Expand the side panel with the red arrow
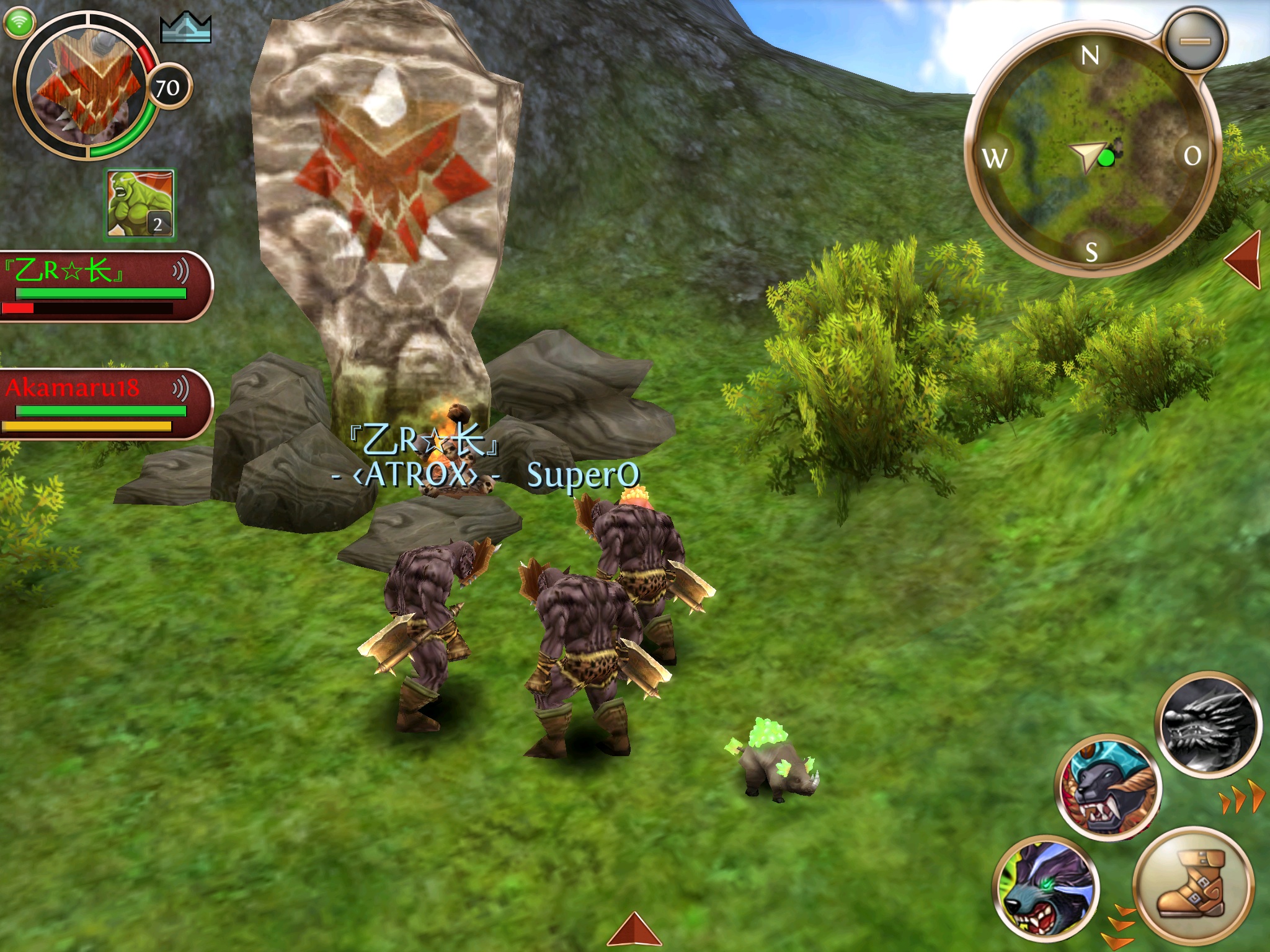The height and width of the screenshot is (952, 1270). pos(1244,259)
